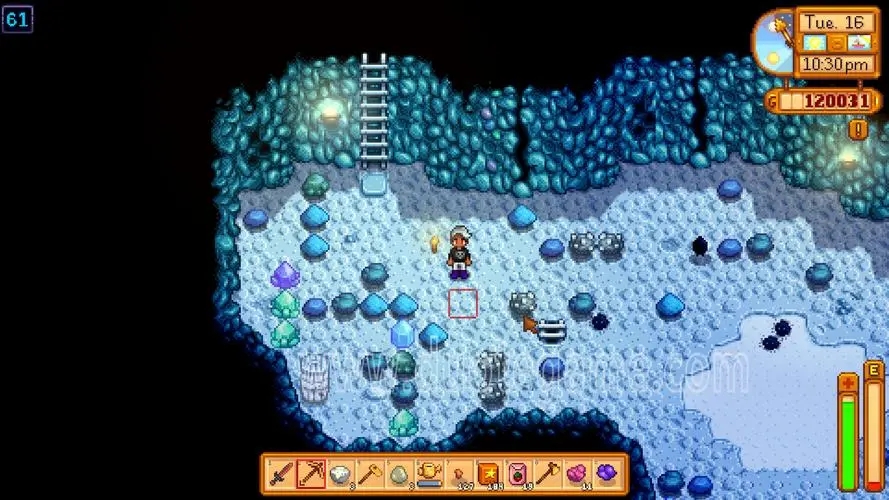Pick the orange star book item
The height and width of the screenshot is (500, 889).
(x=489, y=471)
